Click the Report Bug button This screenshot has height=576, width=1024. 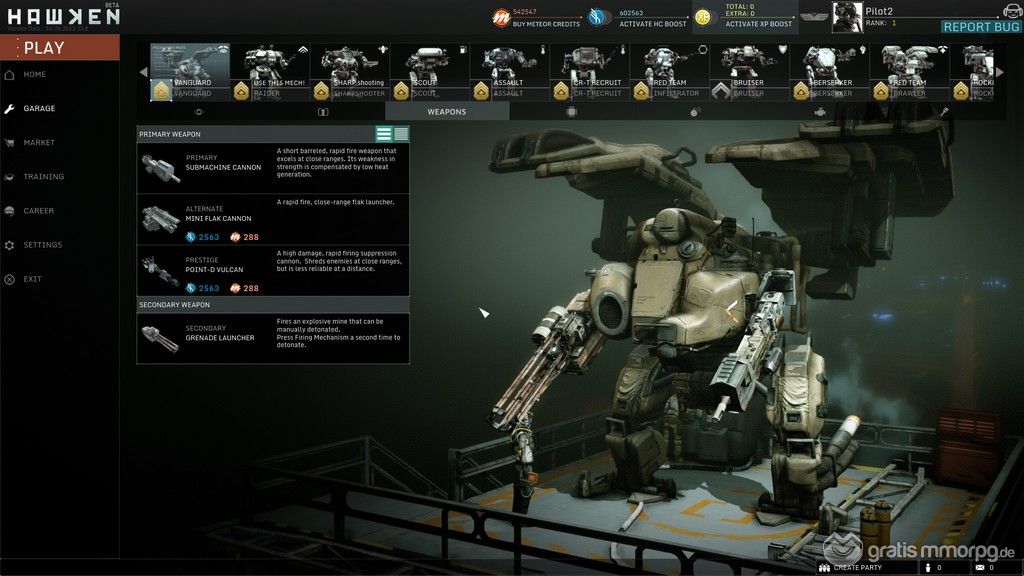click(x=981, y=27)
